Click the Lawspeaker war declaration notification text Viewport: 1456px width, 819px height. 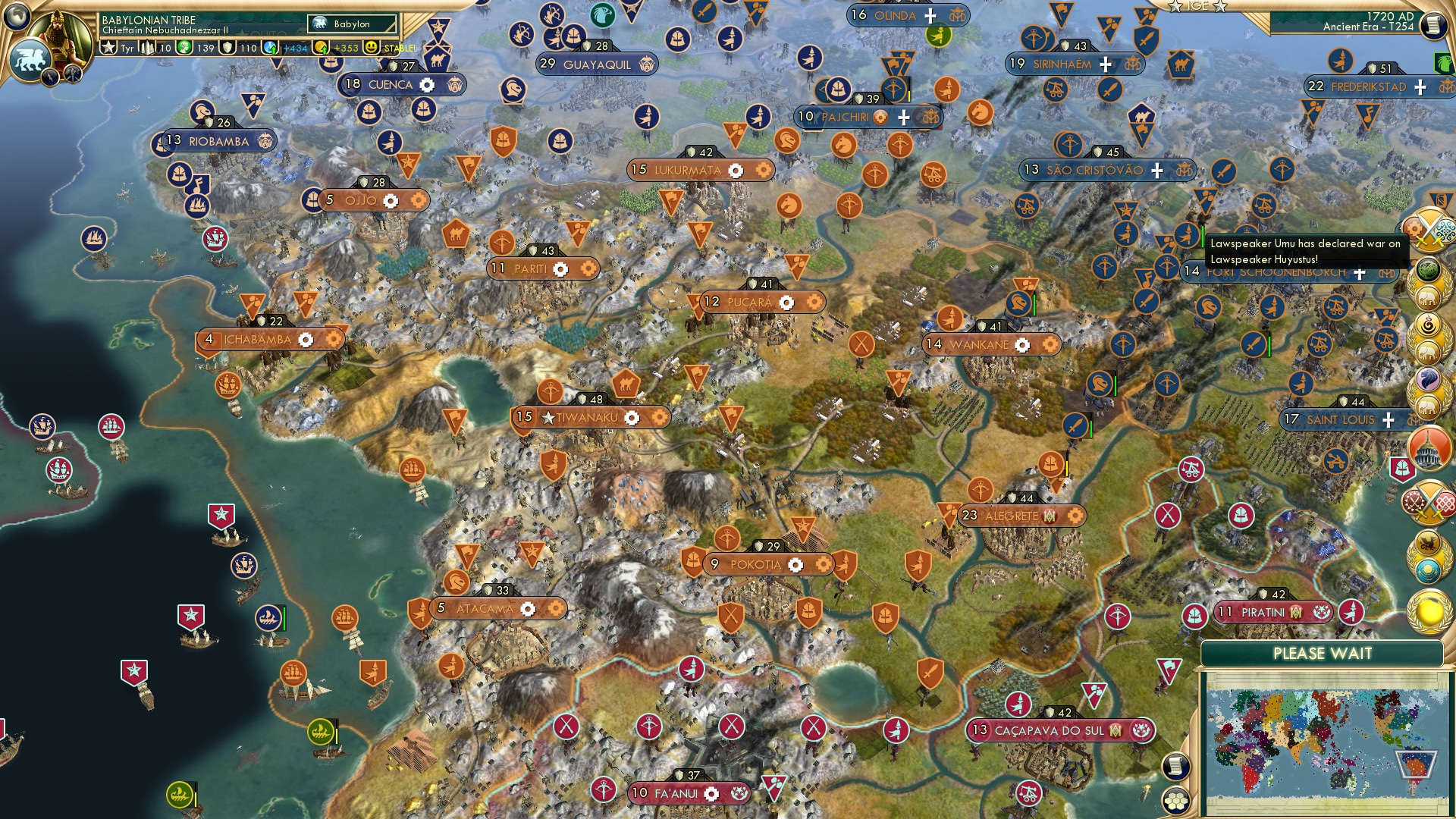[1308, 250]
